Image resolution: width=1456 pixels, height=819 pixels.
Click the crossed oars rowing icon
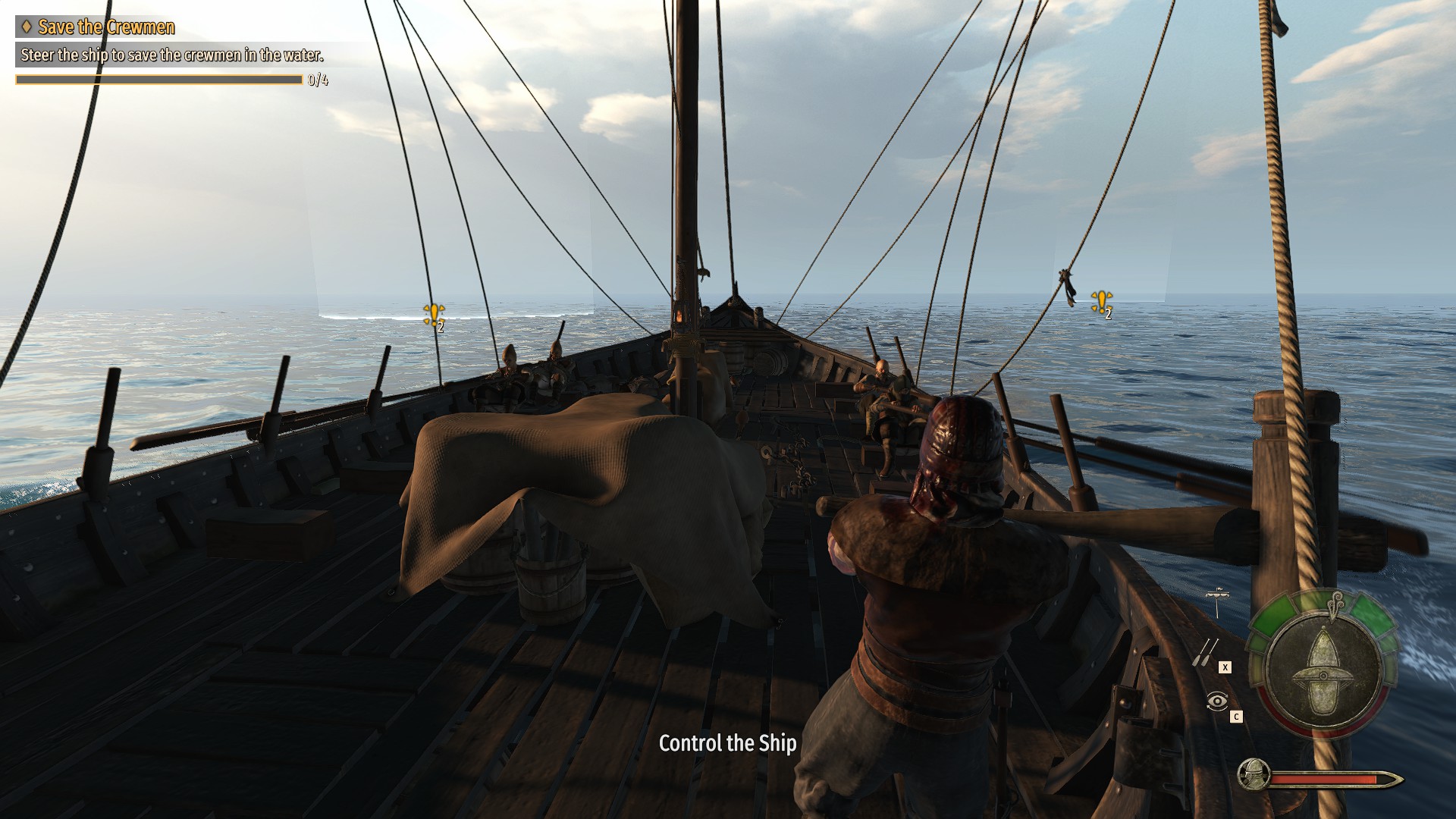coord(1204,652)
